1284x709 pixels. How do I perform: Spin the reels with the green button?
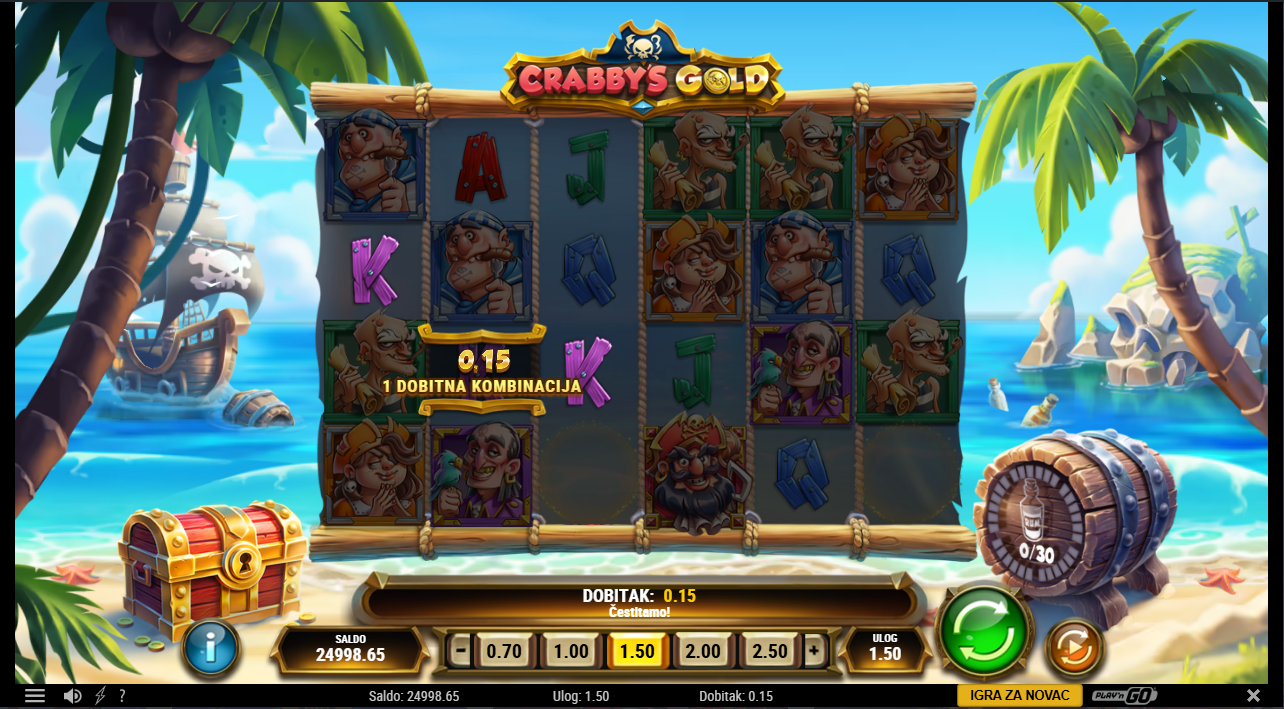pyautogui.click(x=985, y=631)
